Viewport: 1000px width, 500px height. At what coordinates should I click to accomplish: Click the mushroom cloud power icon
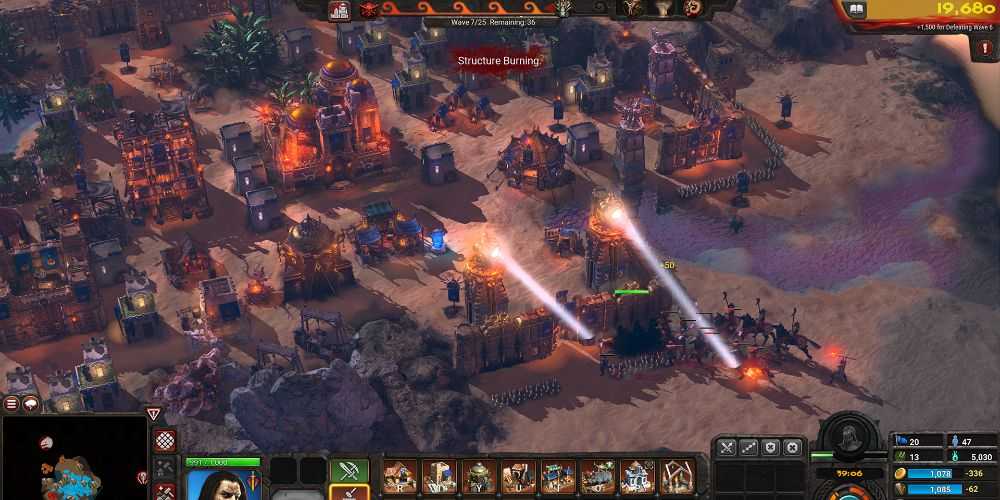tap(664, 8)
